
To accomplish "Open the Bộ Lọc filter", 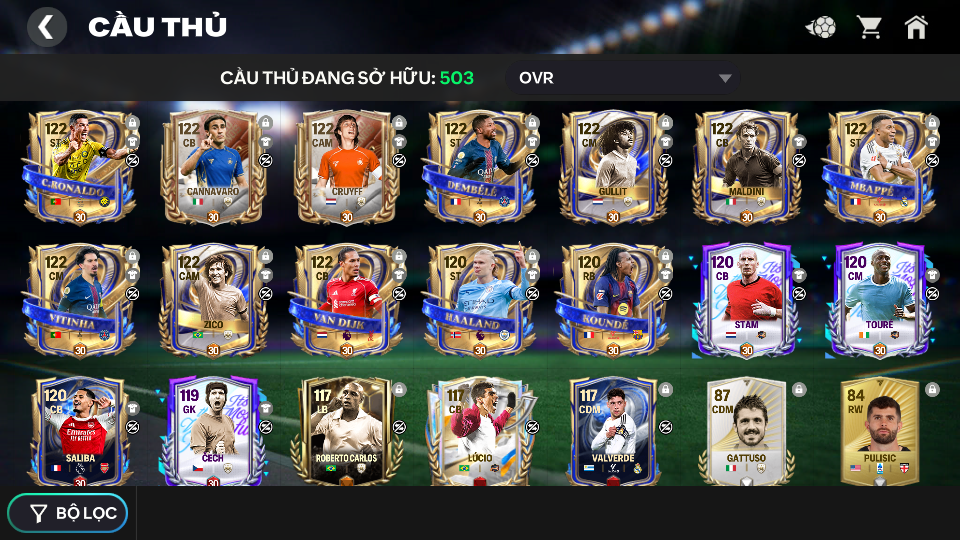I will 69,513.
